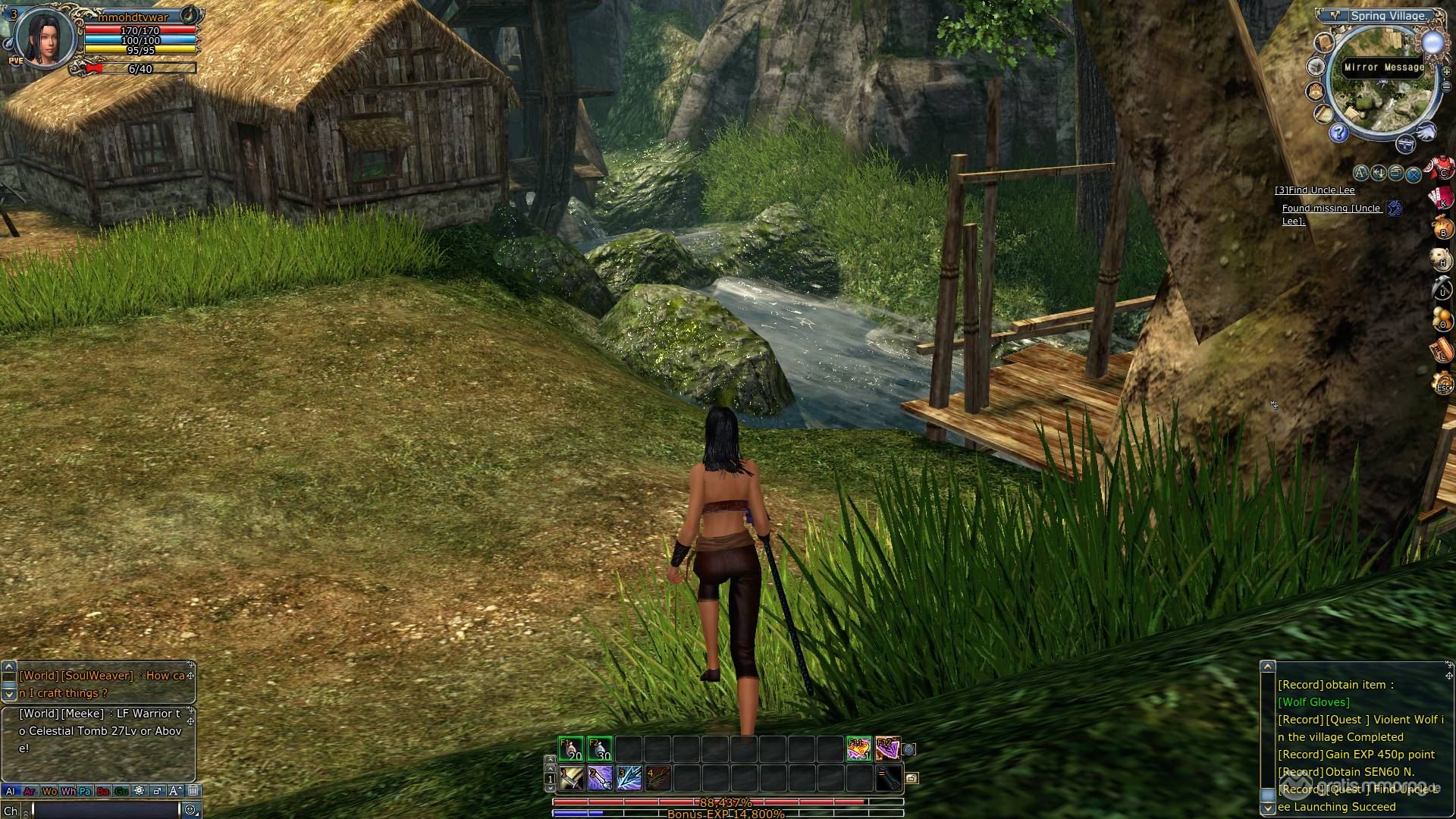Viewport: 1456px width, 819px height.
Task: Open the system menu gear icon
Action: point(1442,383)
